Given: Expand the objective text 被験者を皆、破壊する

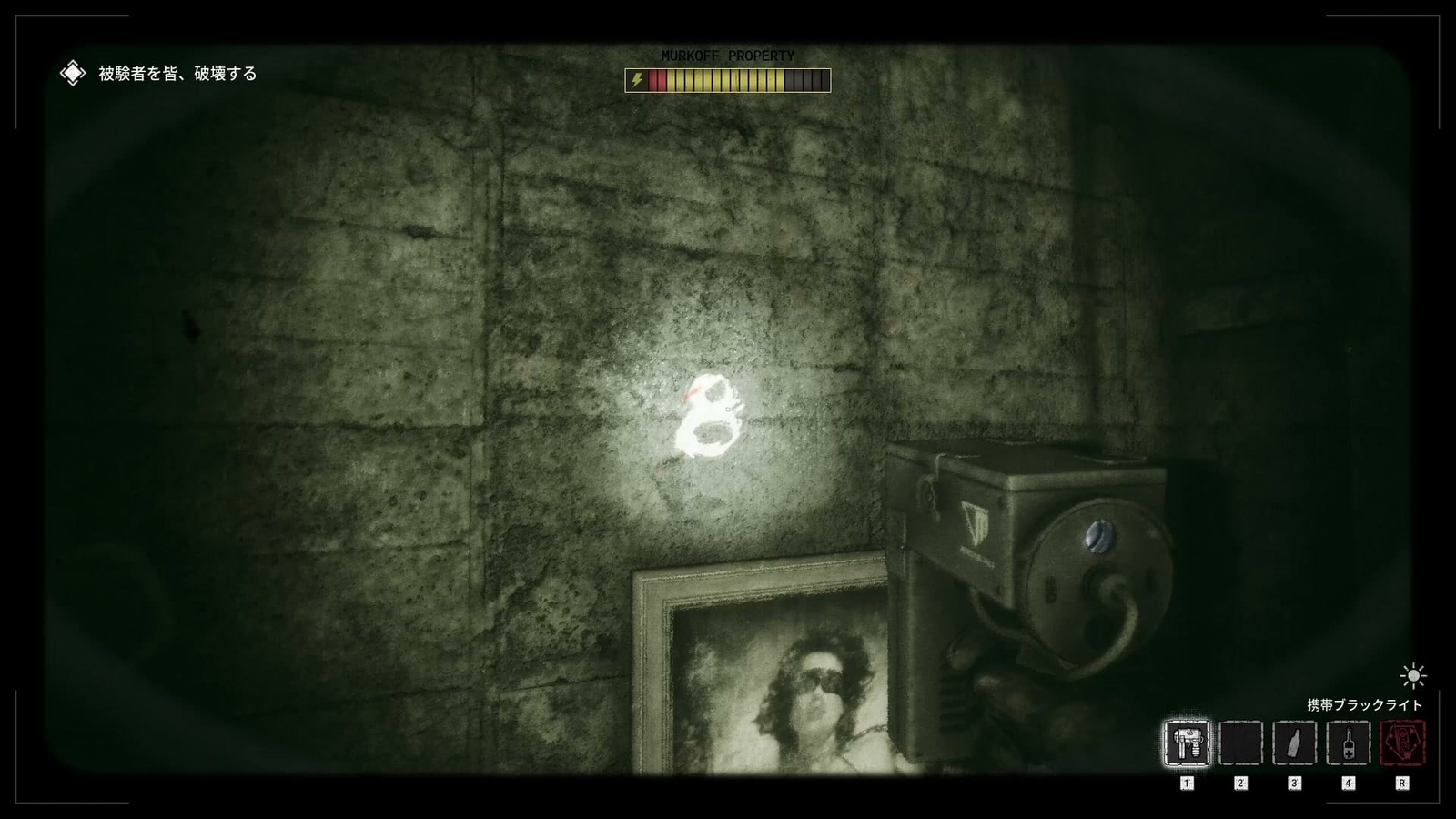Looking at the screenshot, I should pos(171,73).
